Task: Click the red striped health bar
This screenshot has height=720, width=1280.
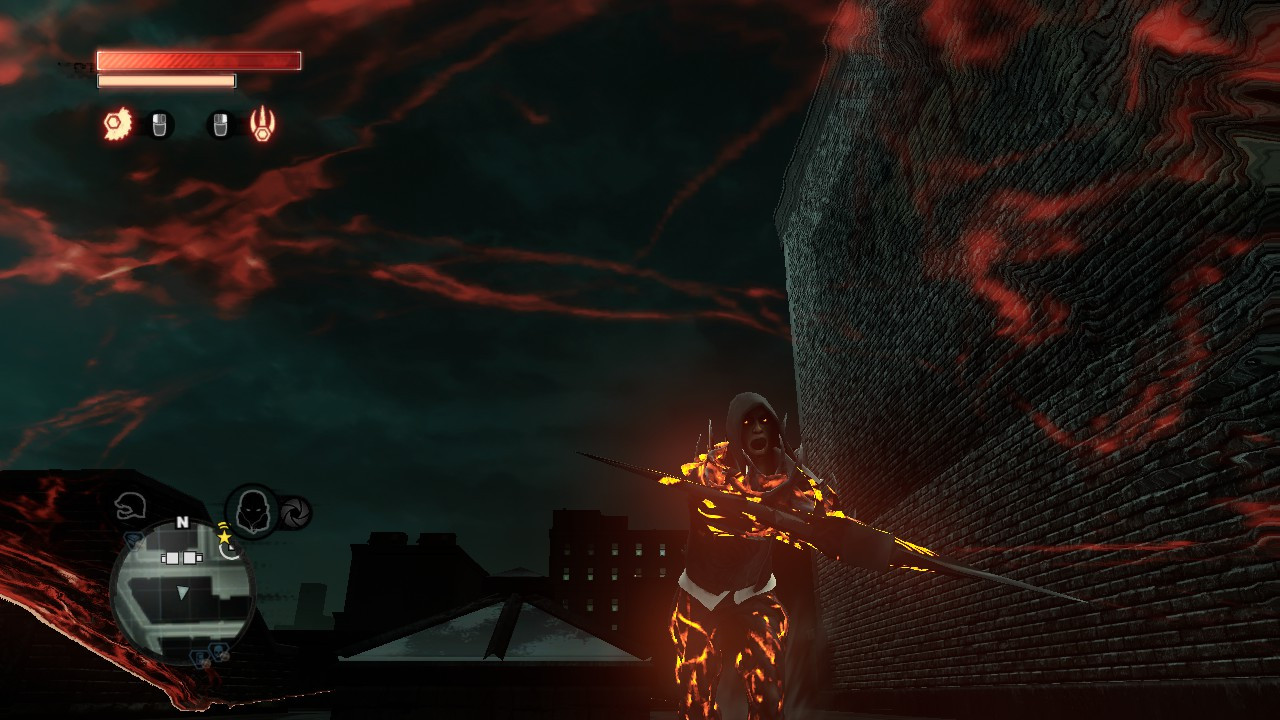Action: [198, 58]
